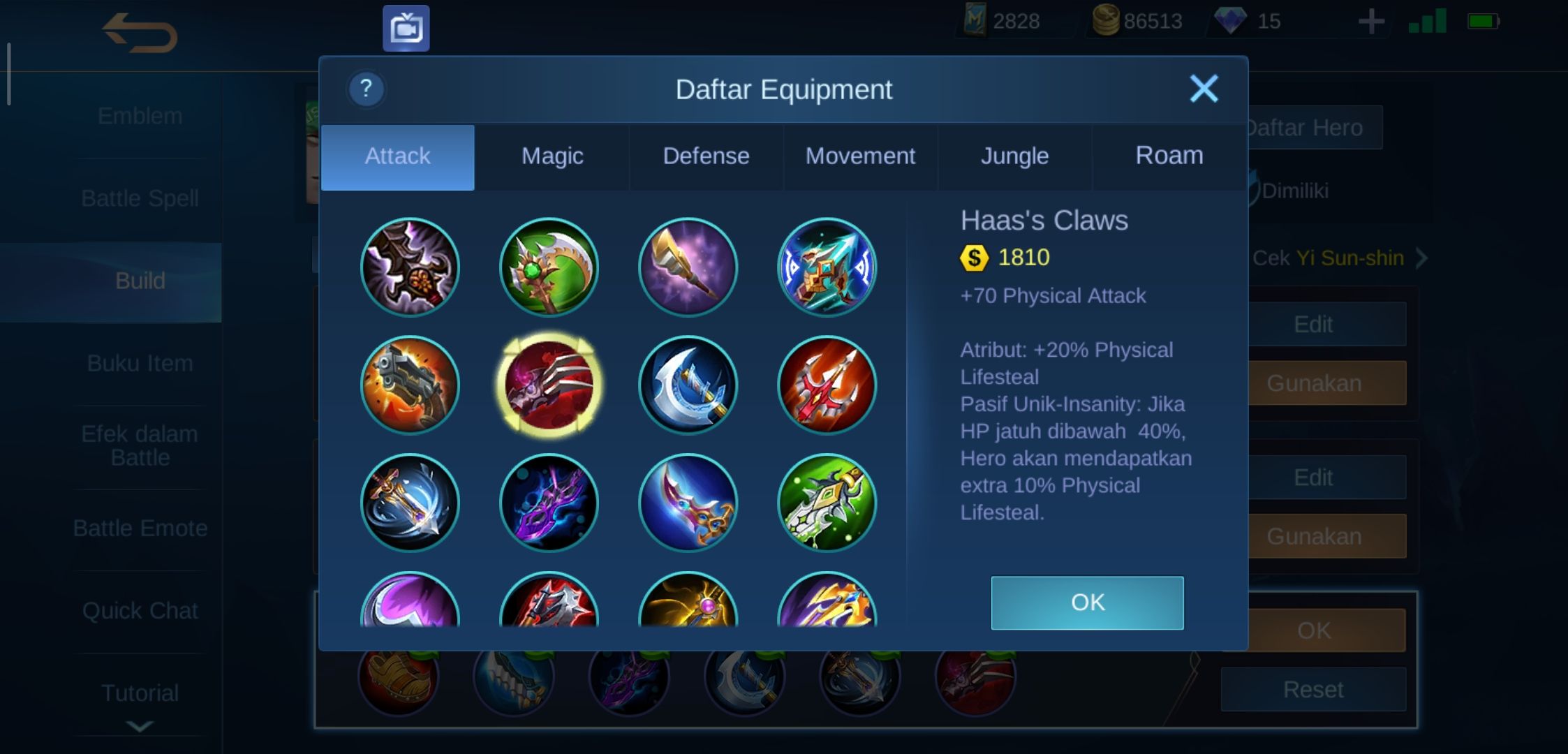Pick the orange hand cannon item

click(x=410, y=385)
